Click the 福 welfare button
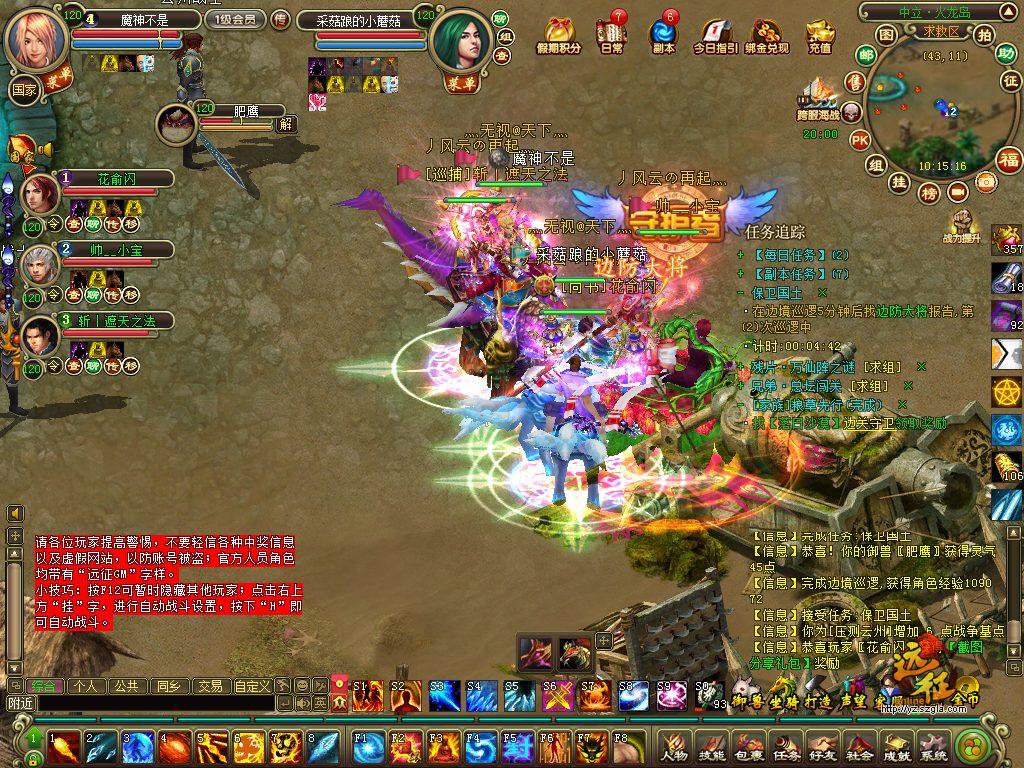This screenshot has height=768, width=1024. (x=1008, y=158)
